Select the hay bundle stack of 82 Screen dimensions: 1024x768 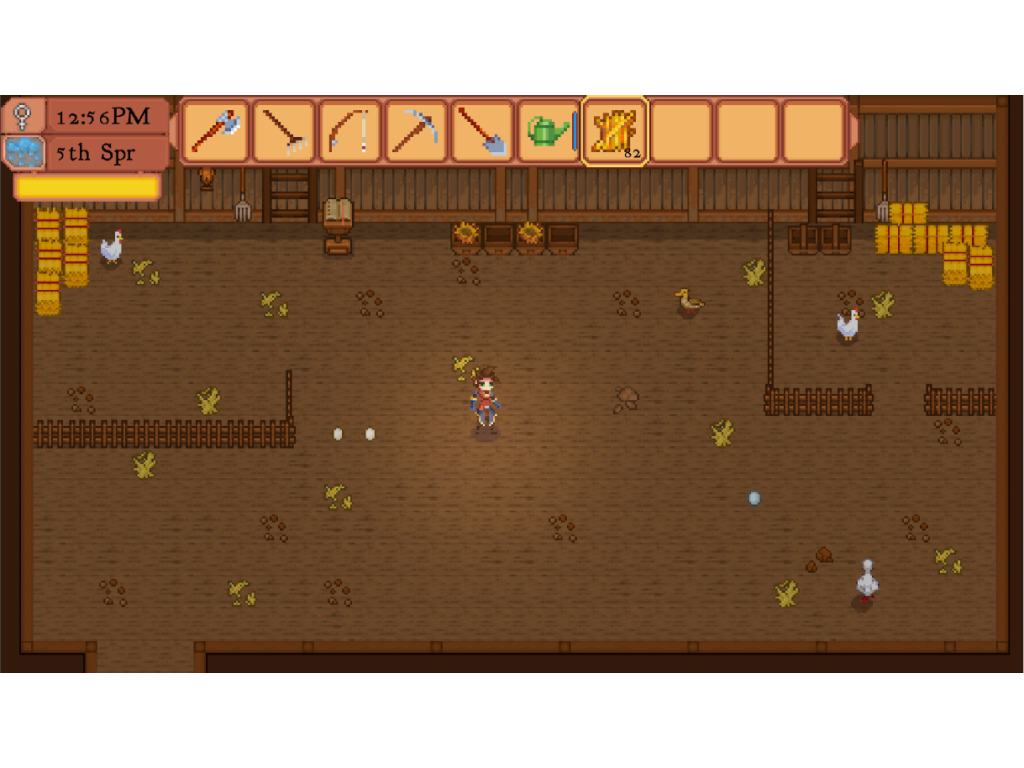(615, 131)
